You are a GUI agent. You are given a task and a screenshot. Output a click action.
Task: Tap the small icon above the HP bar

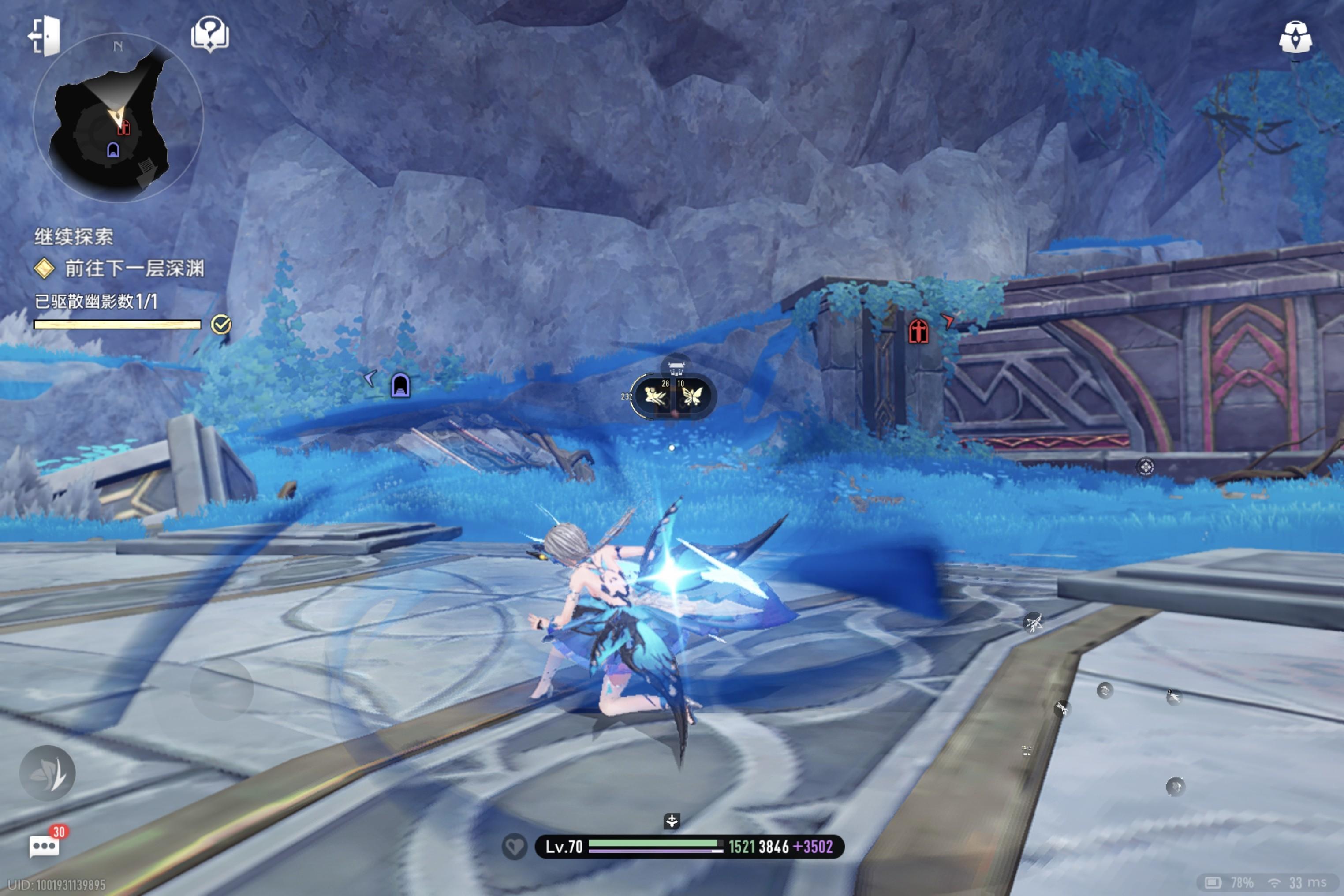coord(672,821)
